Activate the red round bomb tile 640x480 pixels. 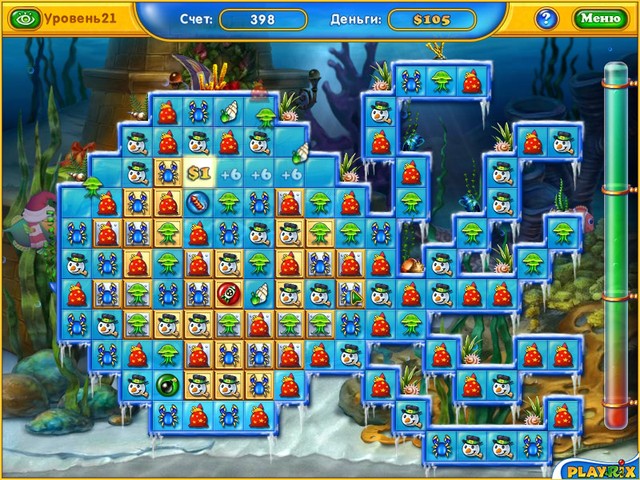click(x=228, y=294)
